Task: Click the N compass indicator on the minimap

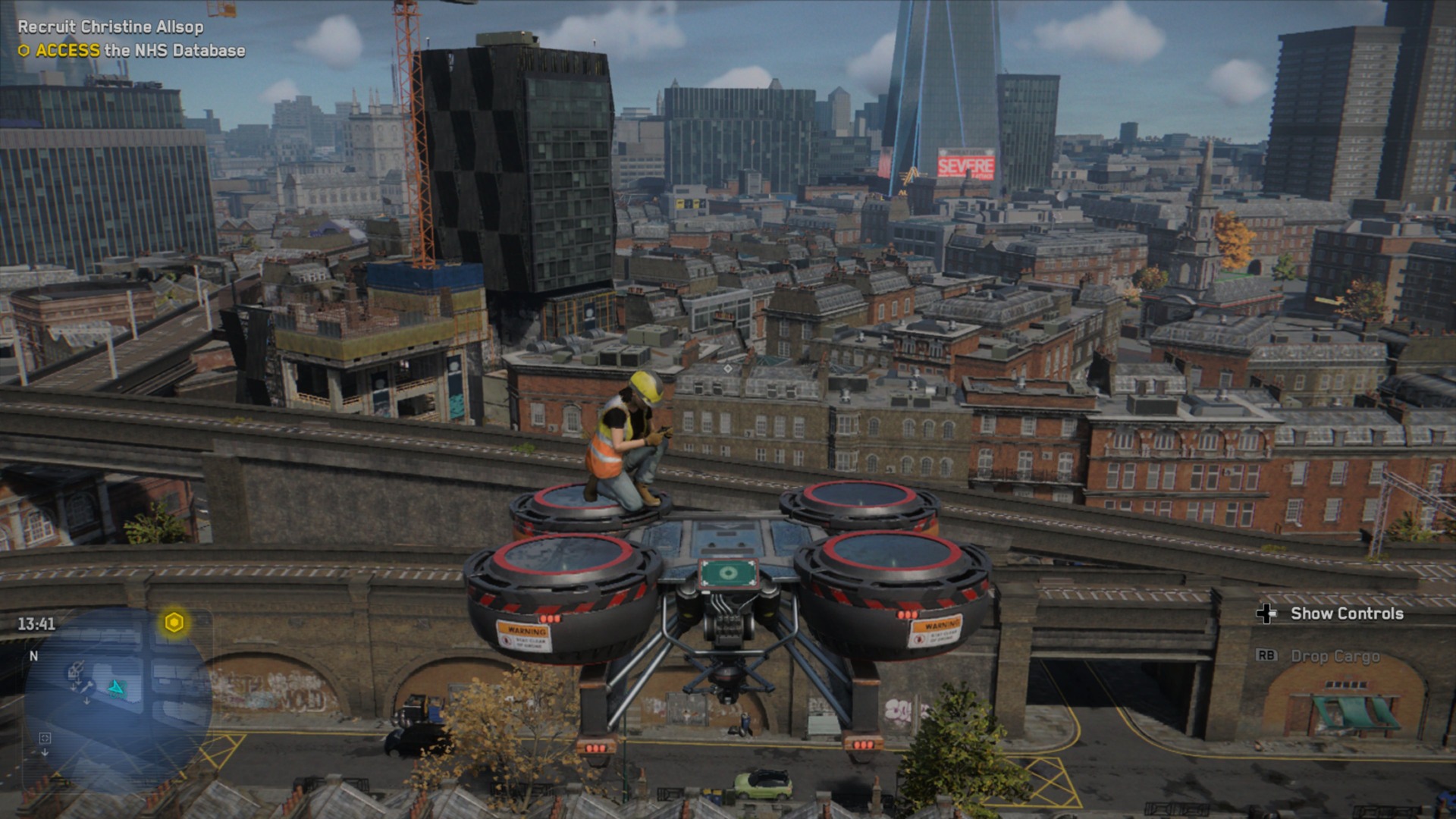Action: click(x=34, y=656)
